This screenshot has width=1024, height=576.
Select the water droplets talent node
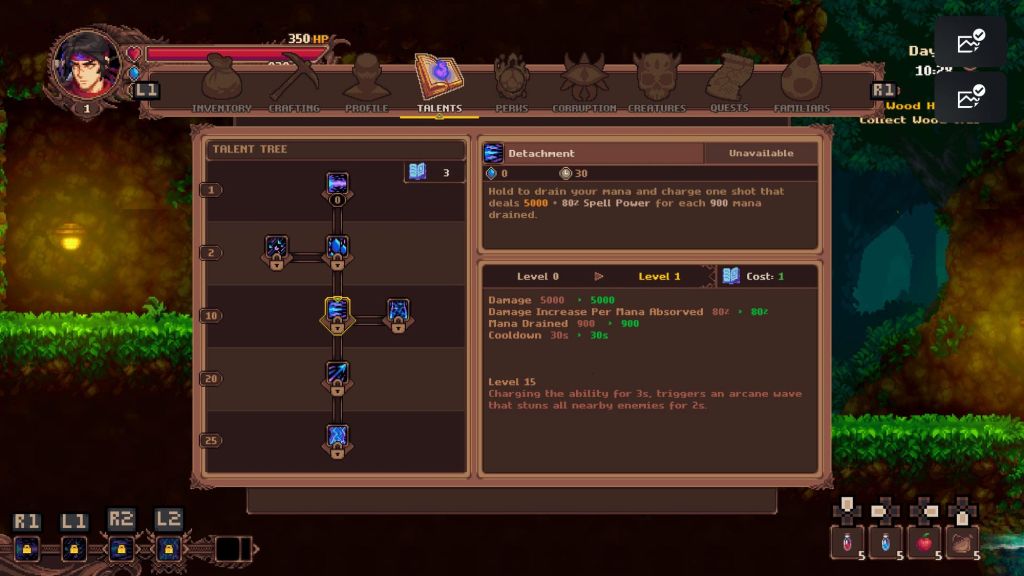pyautogui.click(x=337, y=249)
